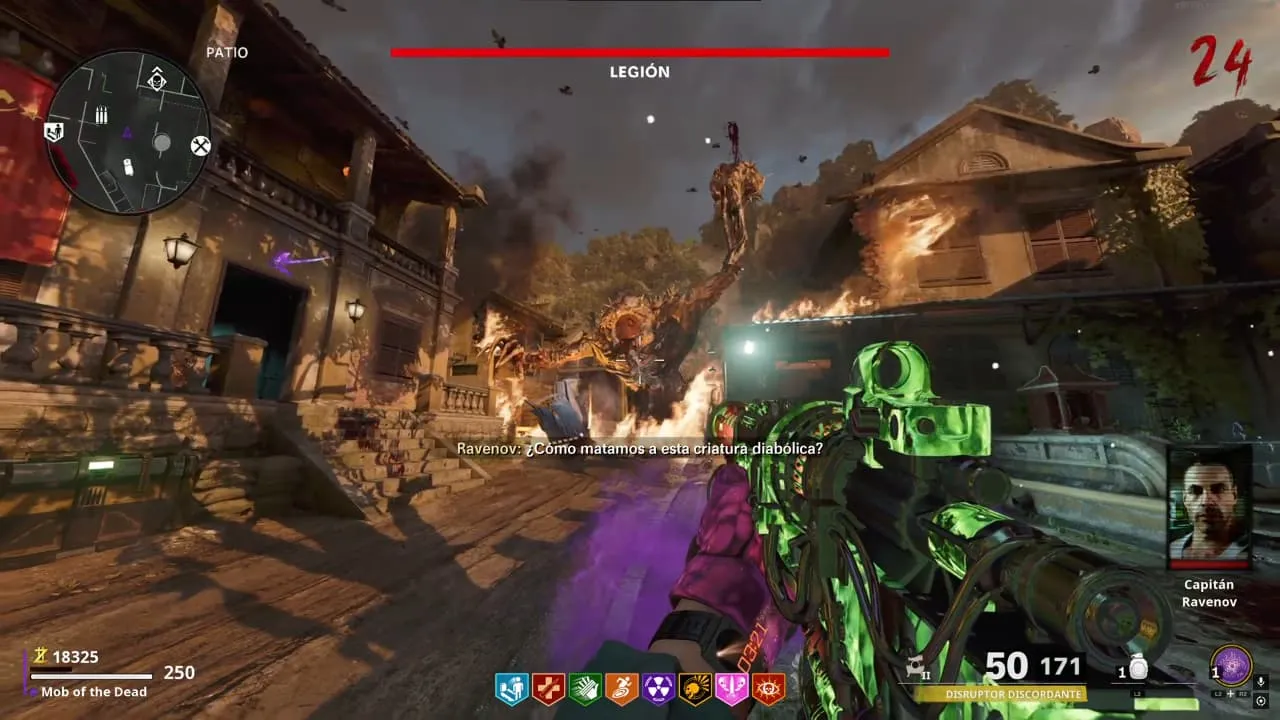Select the blue Quick Revive perk icon
Viewport: 1280px width, 720px height.
pyautogui.click(x=511, y=688)
